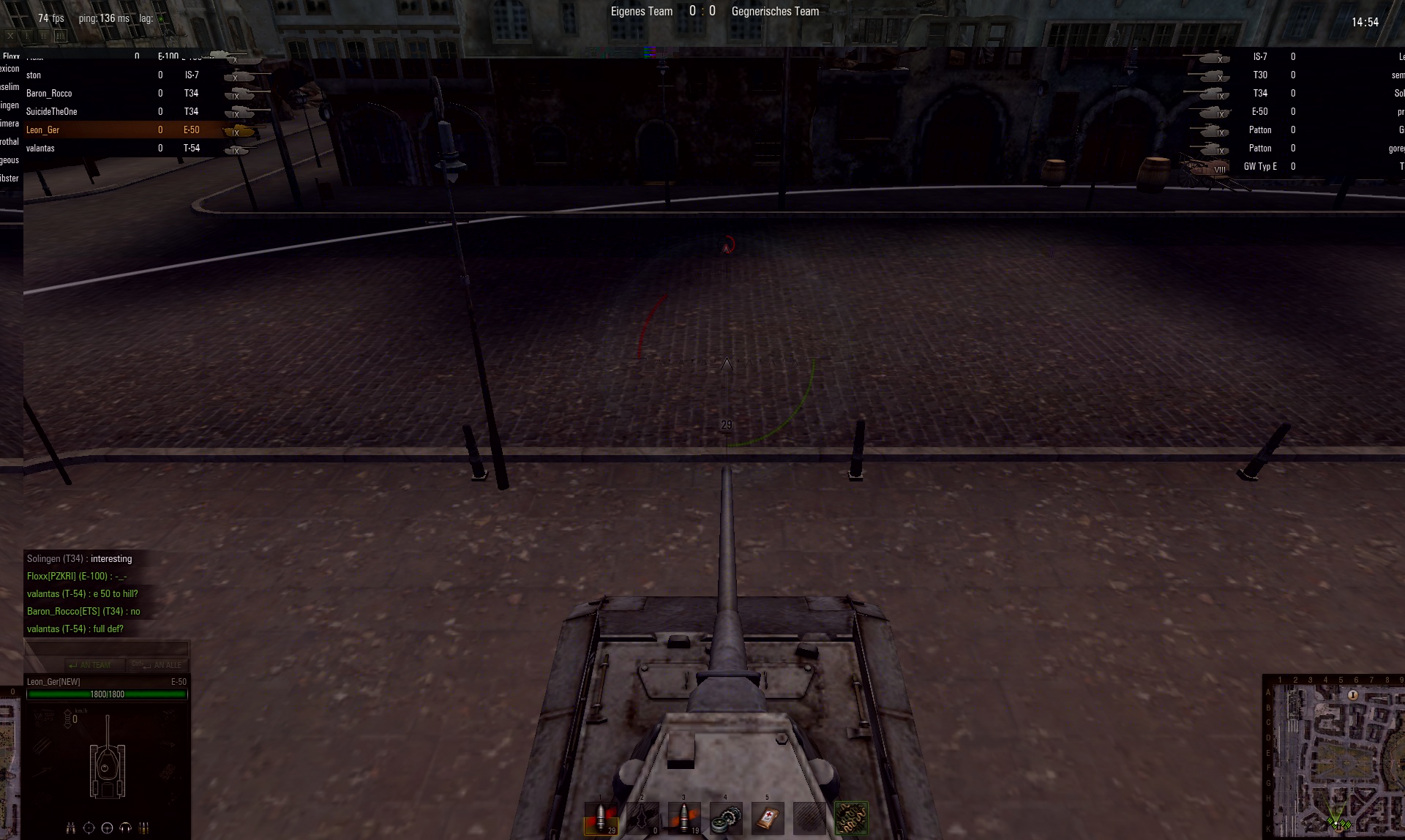1405x840 pixels.
Task: Switch player list to full-width grid view
Action: tap(60, 35)
